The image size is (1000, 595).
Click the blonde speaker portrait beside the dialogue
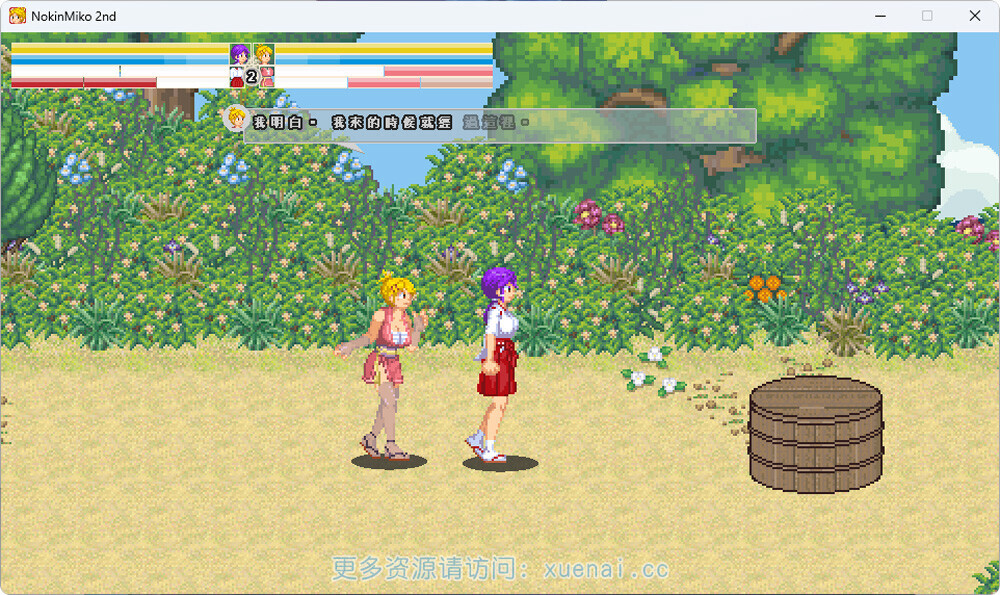(x=236, y=119)
